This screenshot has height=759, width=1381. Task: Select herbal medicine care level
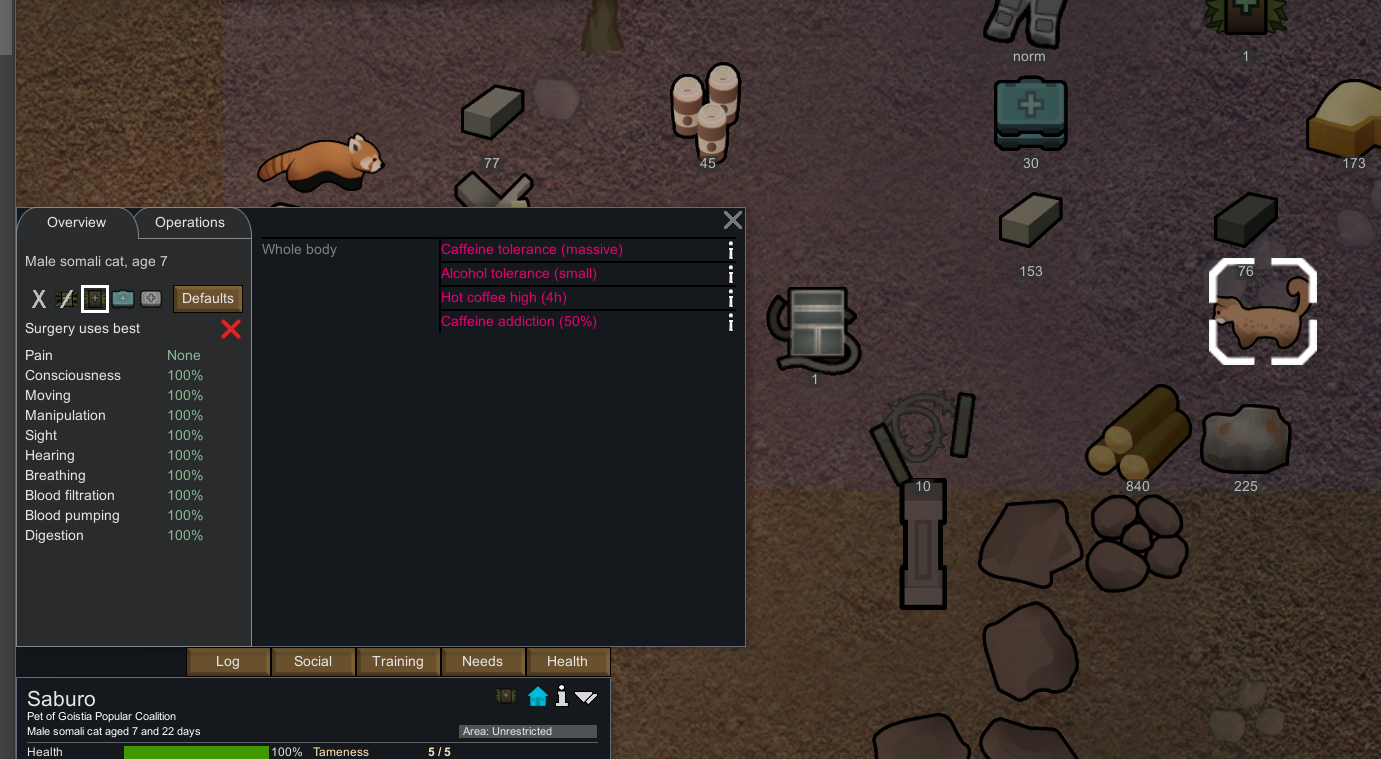coord(95,299)
